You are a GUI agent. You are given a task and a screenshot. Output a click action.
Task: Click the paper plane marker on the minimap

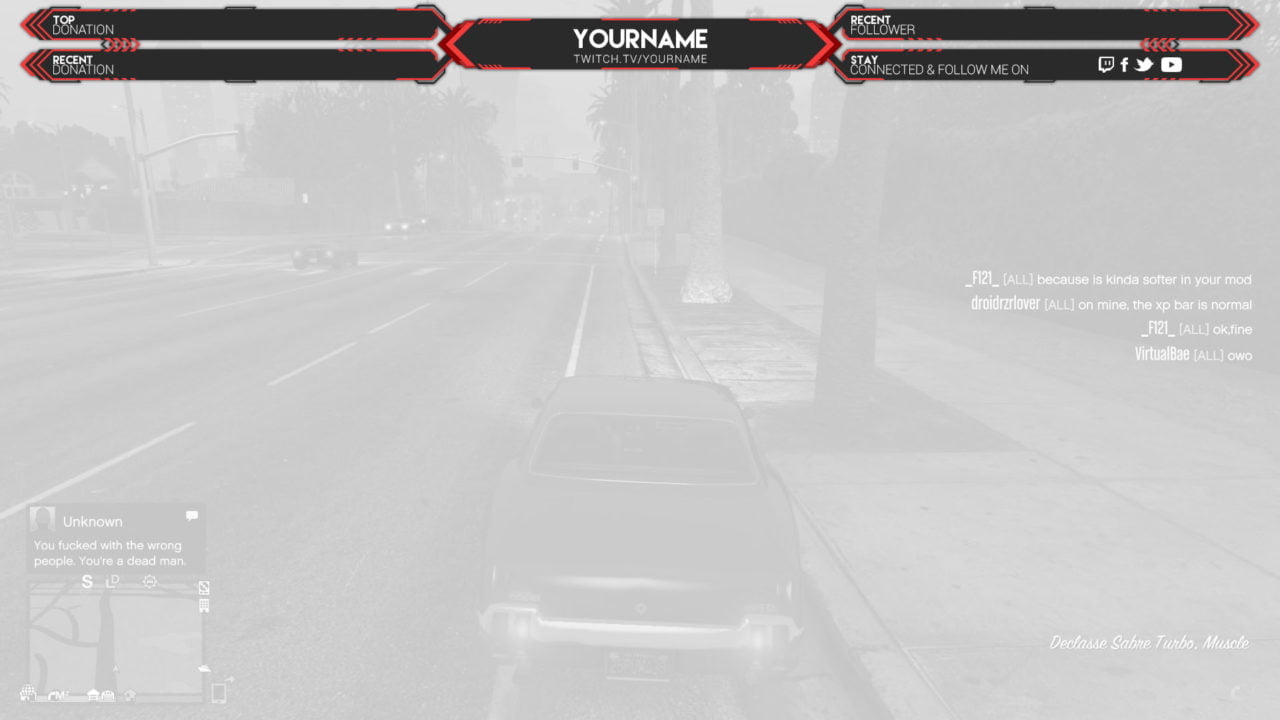coord(204,668)
